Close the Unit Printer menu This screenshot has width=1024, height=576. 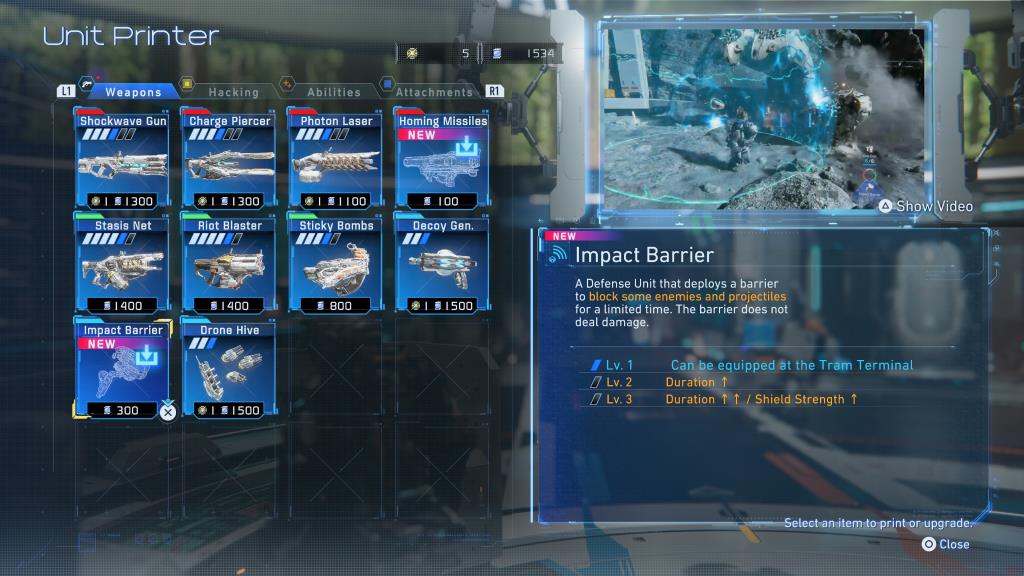click(x=945, y=544)
